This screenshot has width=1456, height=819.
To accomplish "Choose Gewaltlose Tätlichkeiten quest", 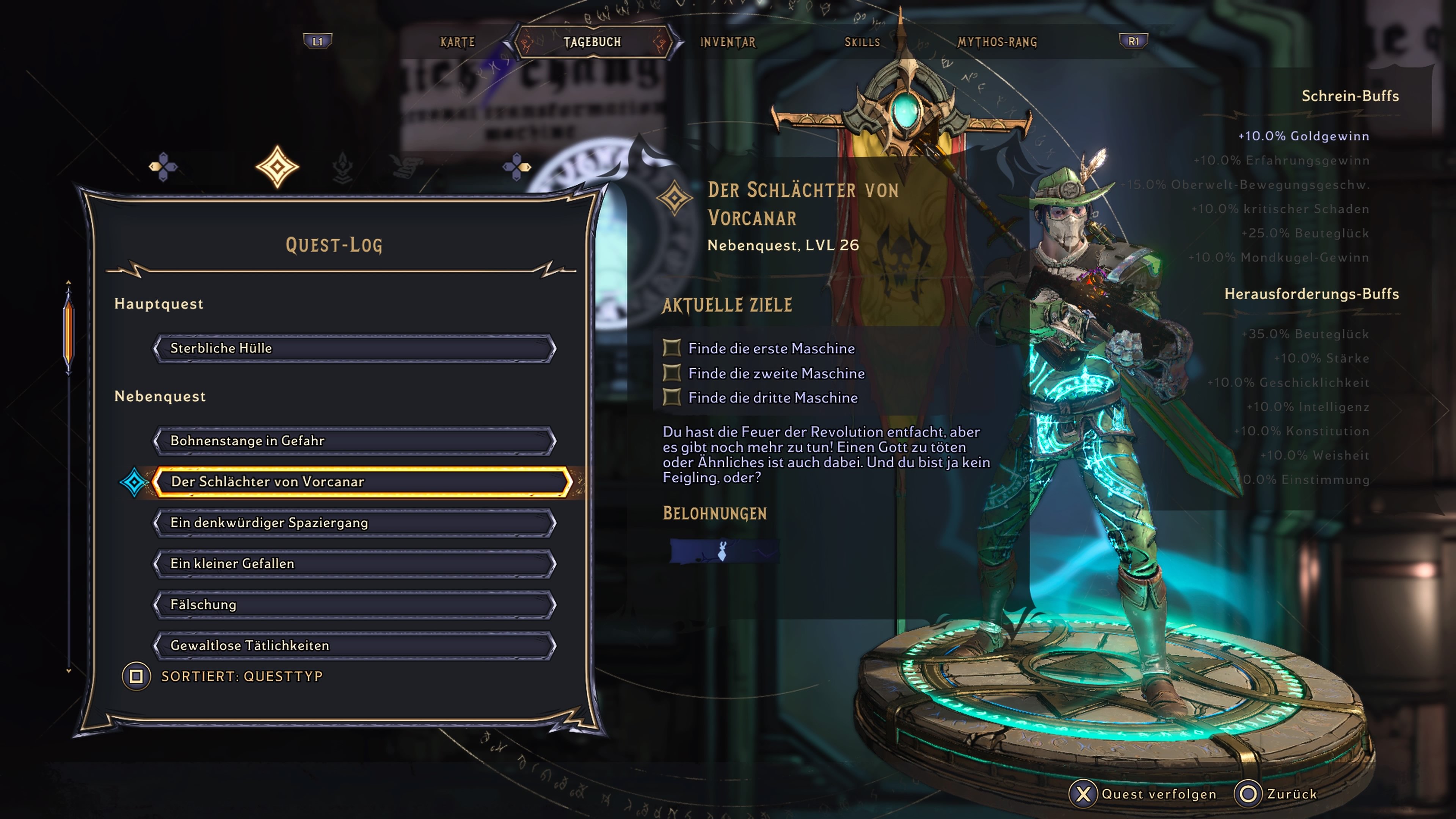I will point(355,645).
